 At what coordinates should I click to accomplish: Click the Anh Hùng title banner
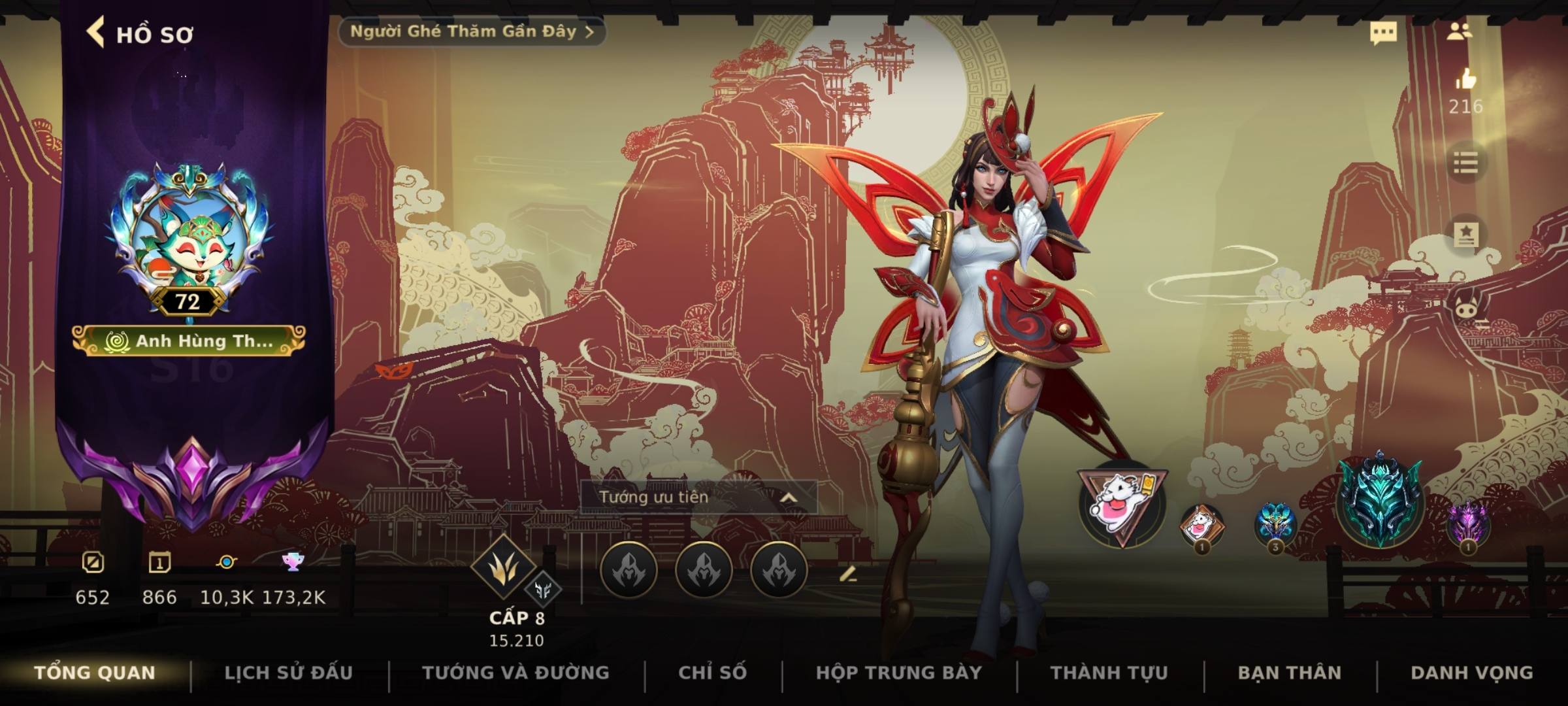189,341
